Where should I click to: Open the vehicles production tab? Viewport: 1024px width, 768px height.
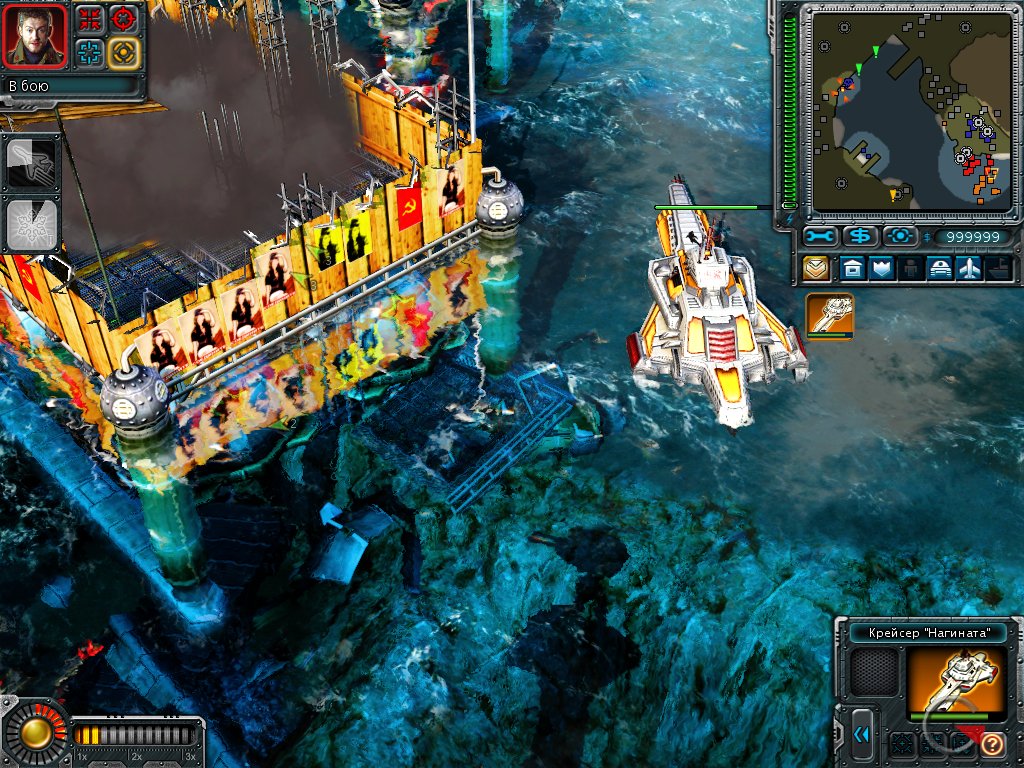[x=941, y=268]
